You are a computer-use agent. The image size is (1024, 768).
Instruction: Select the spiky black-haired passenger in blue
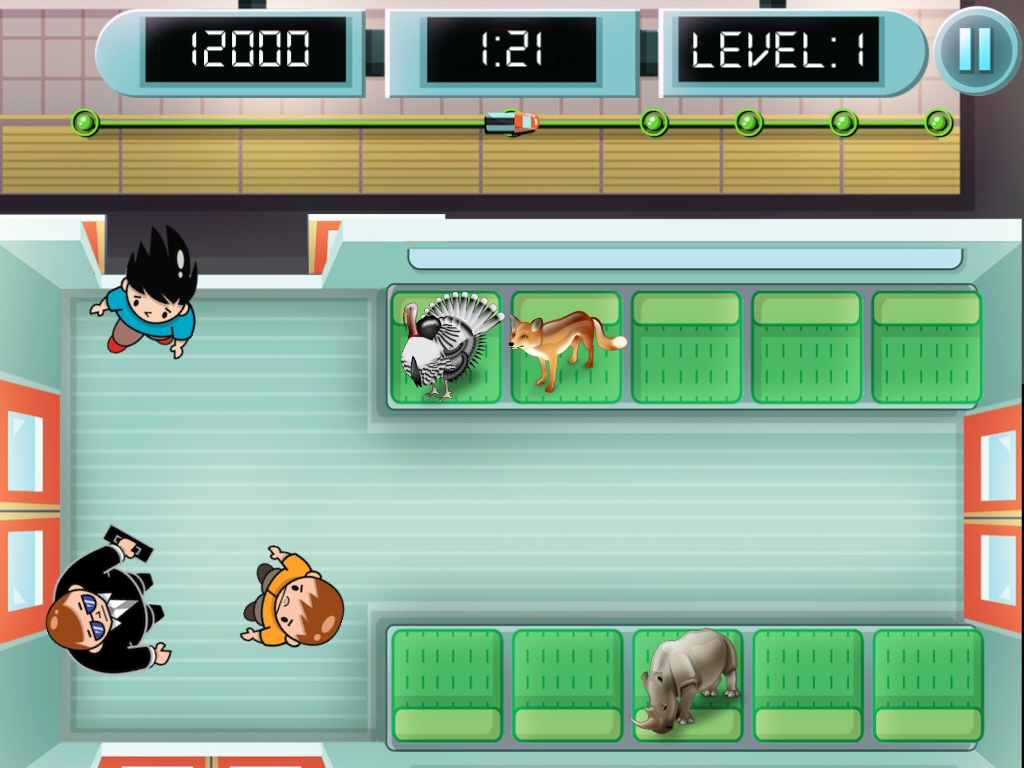click(150, 295)
